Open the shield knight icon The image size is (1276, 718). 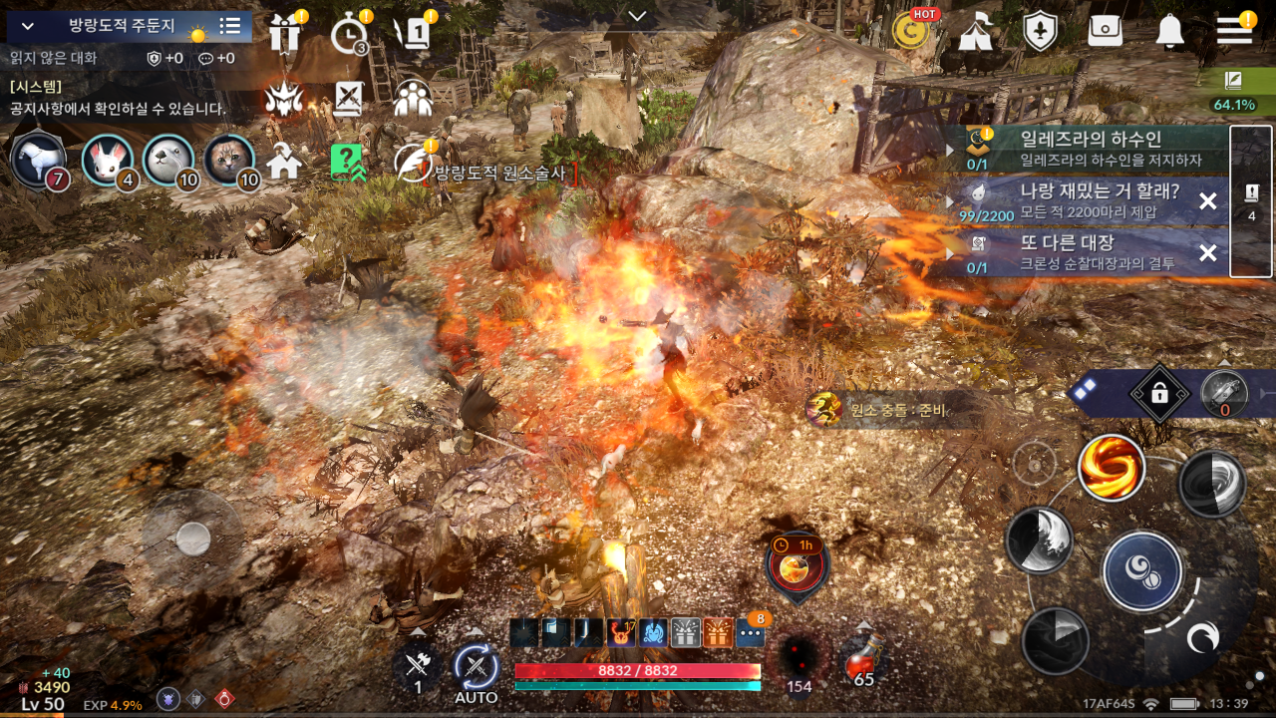(1041, 32)
